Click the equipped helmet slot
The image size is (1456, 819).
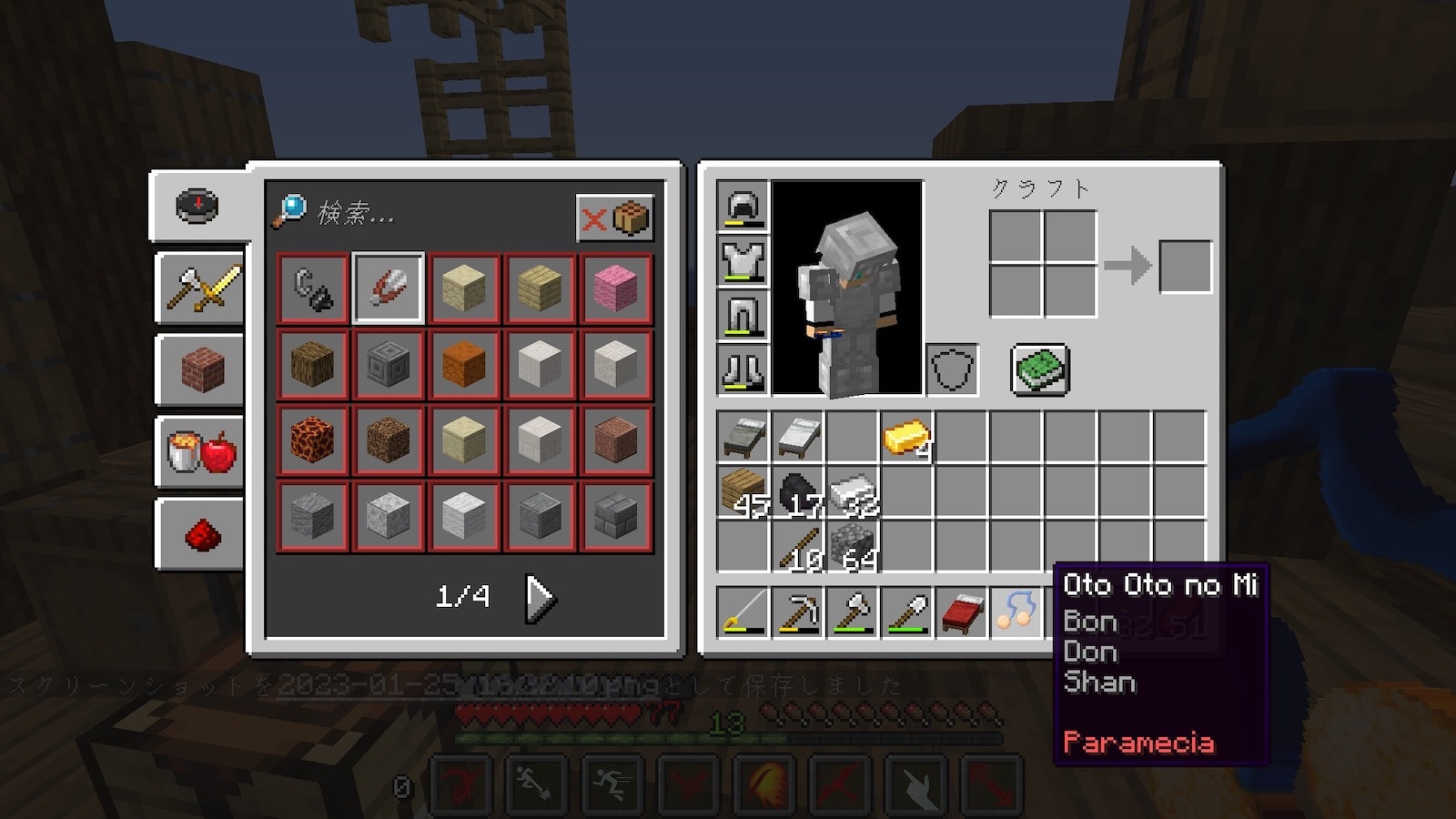(x=743, y=206)
